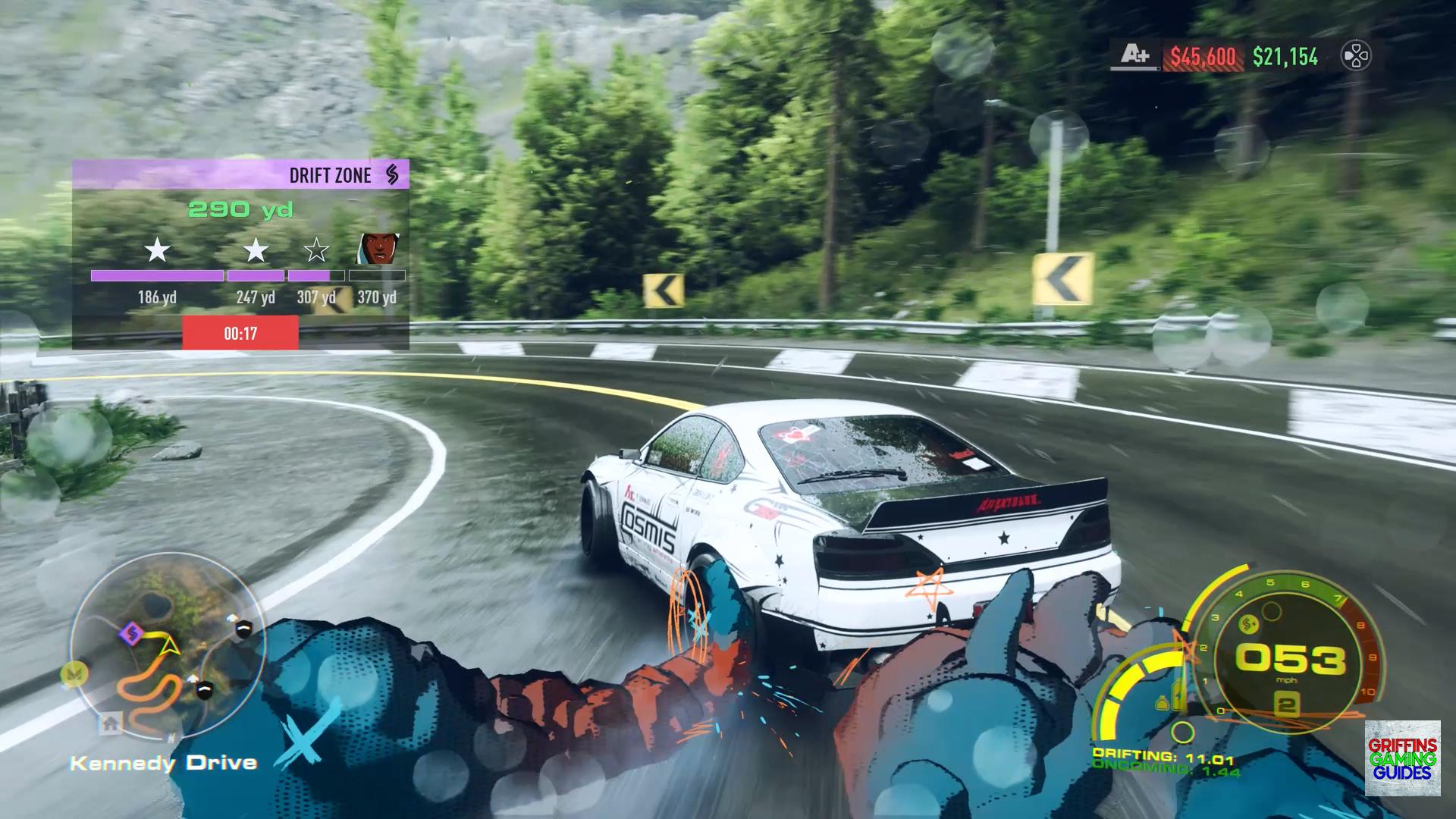Click the rival avatar portrait in the Drift Zone panel

[378, 248]
